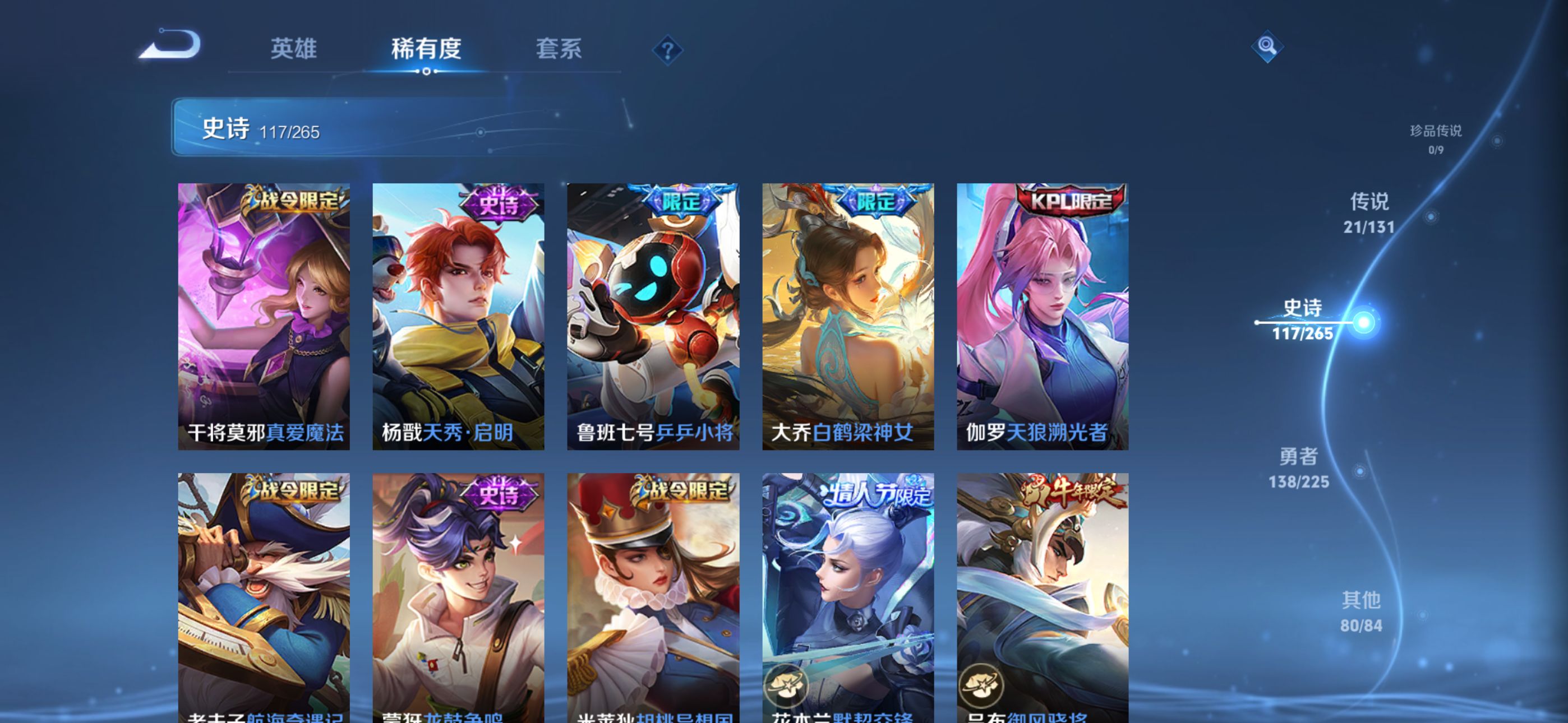The image size is (1568, 723).
Task: Open the 杨戬 天秀·启明 skin card
Action: pyautogui.click(x=458, y=317)
